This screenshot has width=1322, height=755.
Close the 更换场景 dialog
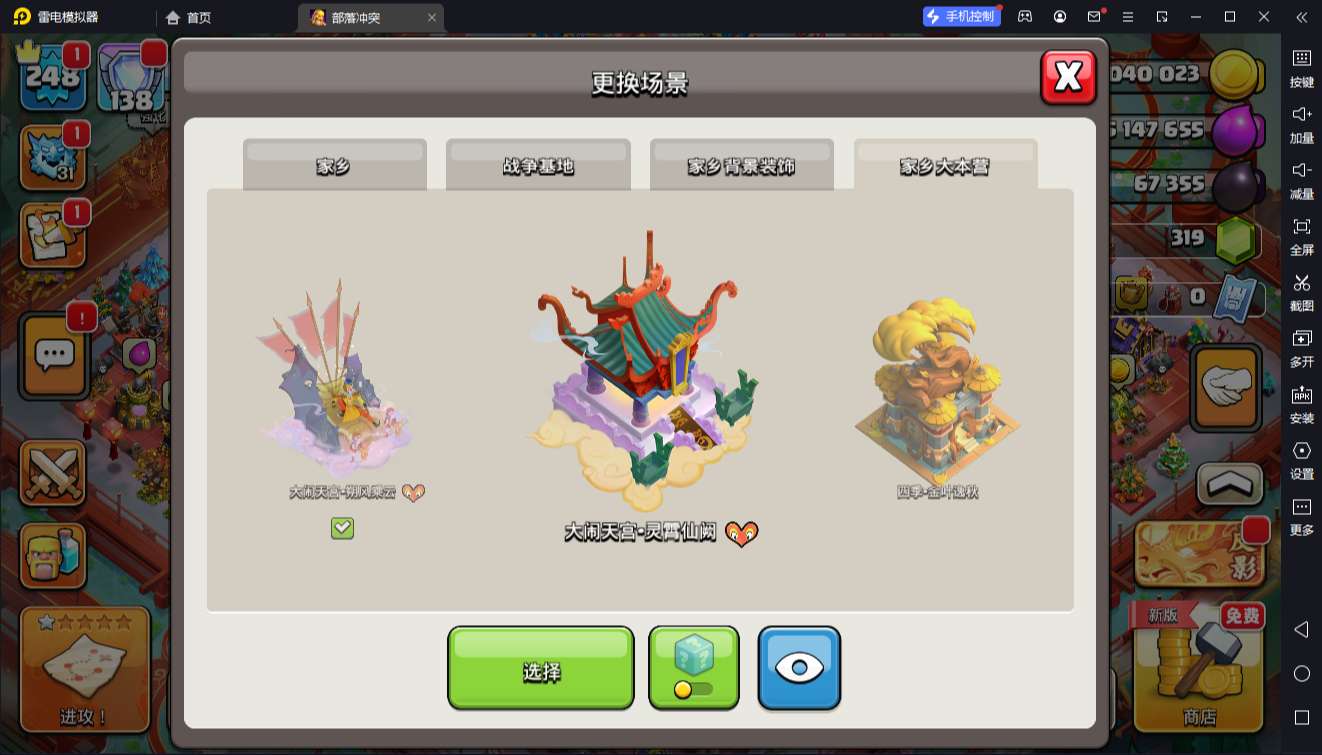1068,77
